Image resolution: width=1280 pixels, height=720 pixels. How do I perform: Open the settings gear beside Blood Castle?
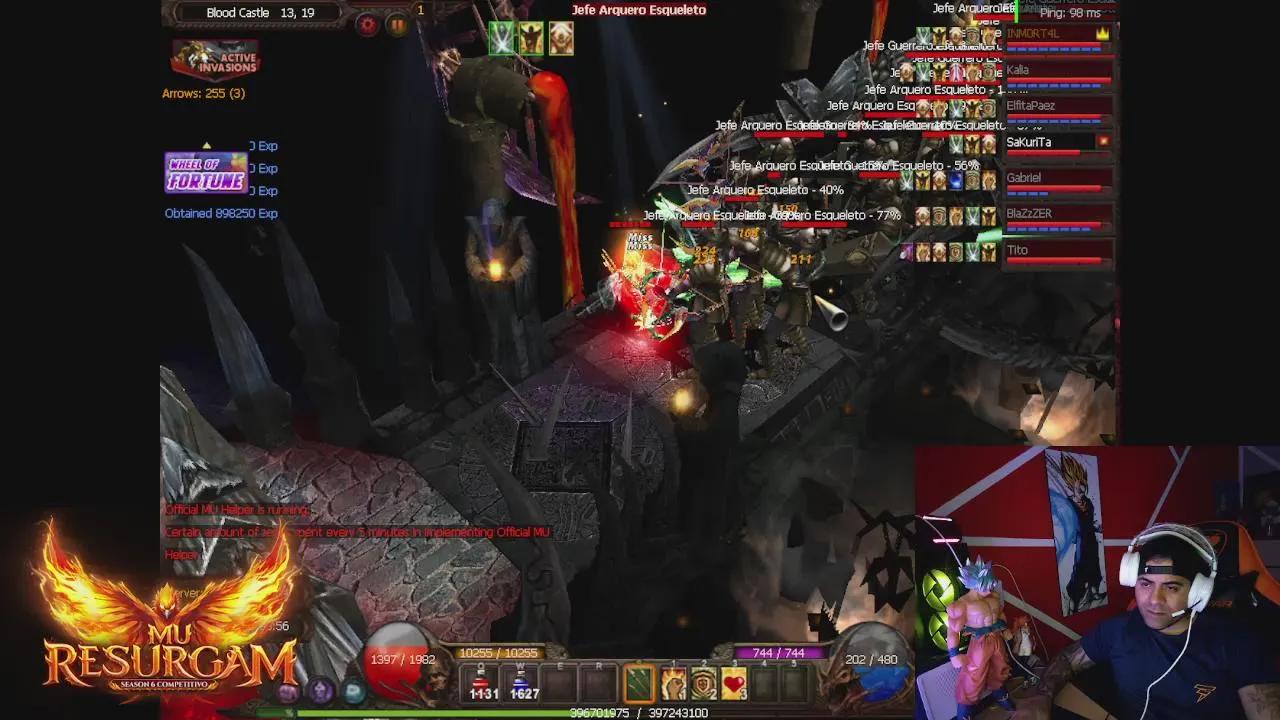367,22
